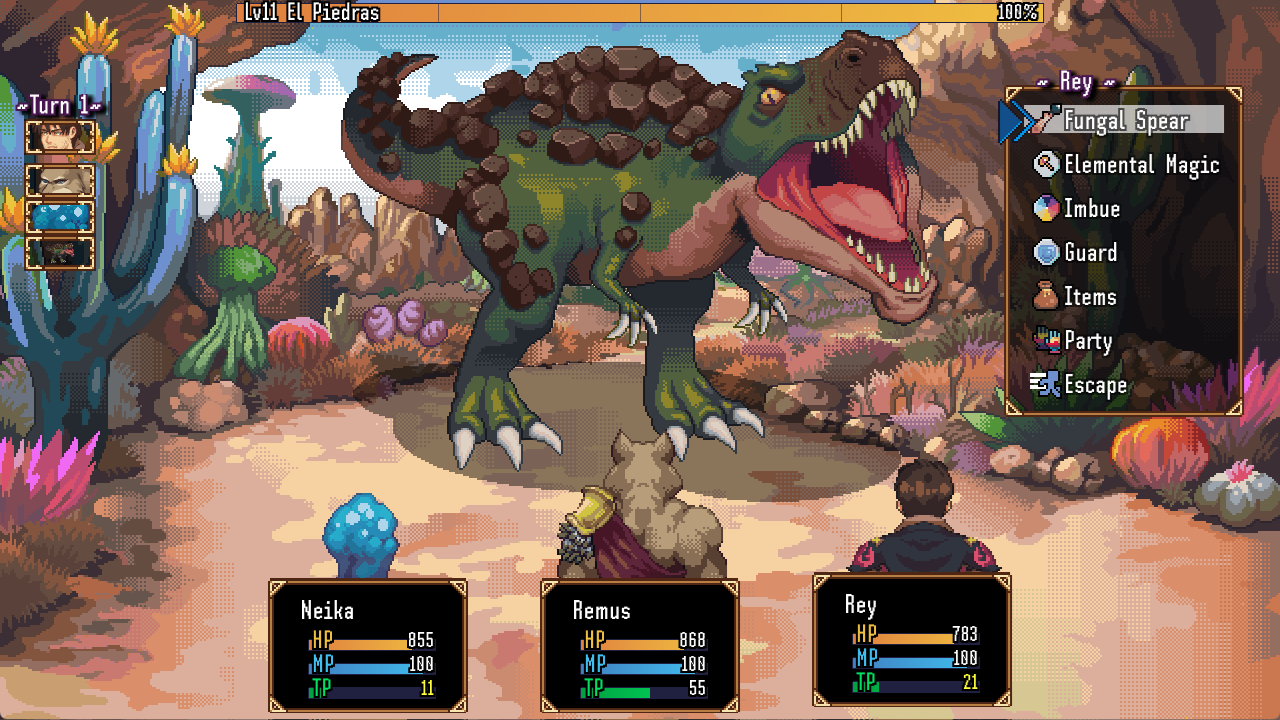This screenshot has height=720, width=1280.
Task: Select the Guard shield orb icon
Action: [x=1043, y=253]
